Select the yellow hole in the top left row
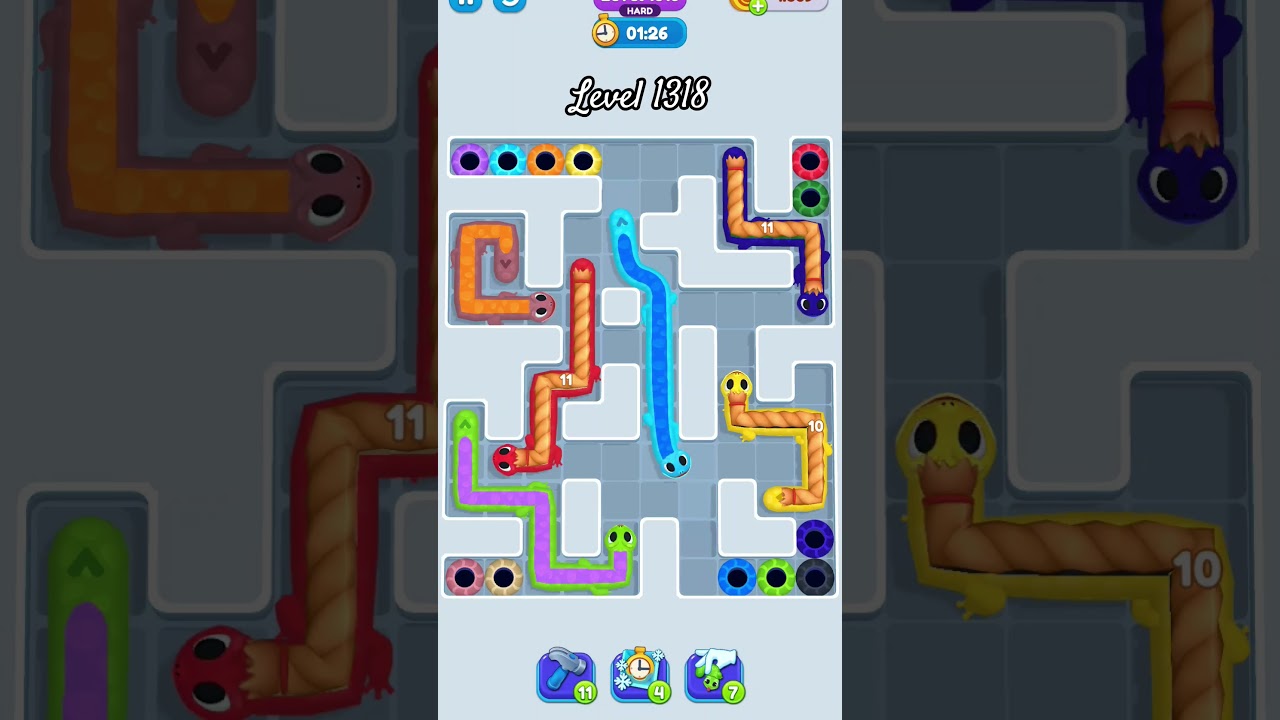 [x=584, y=158]
